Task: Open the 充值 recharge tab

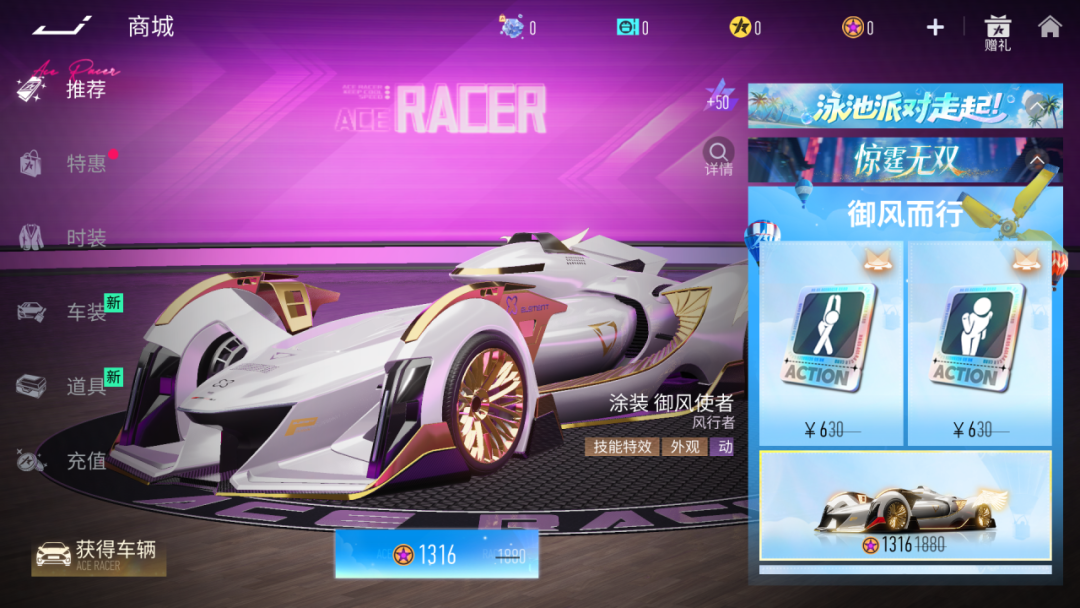Action: (x=85, y=461)
